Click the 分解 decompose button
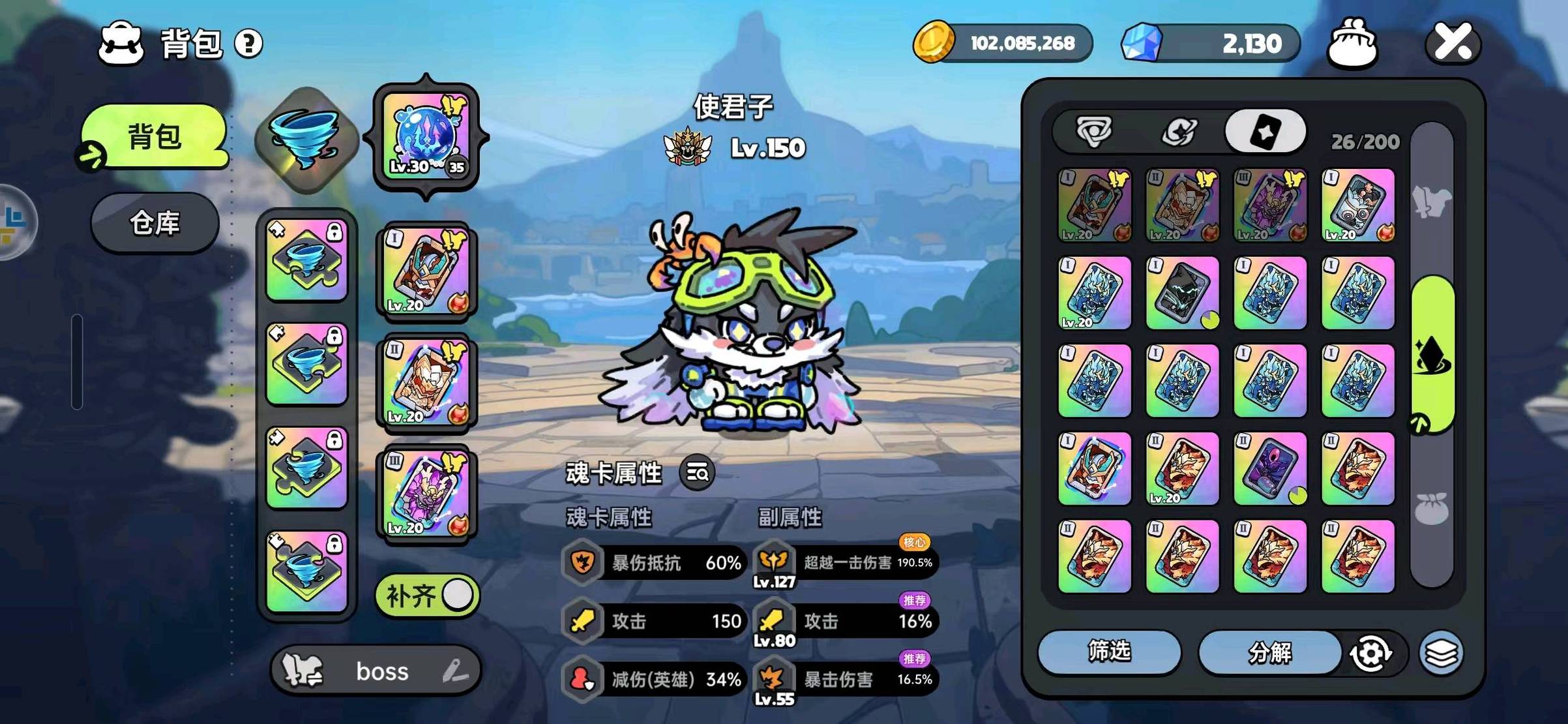The image size is (1568, 724). (1269, 652)
